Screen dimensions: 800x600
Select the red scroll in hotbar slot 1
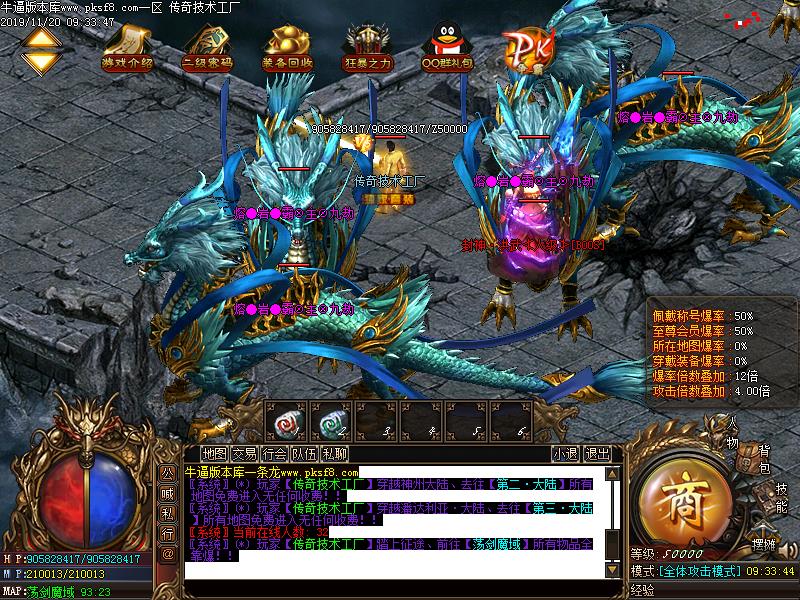coord(287,422)
